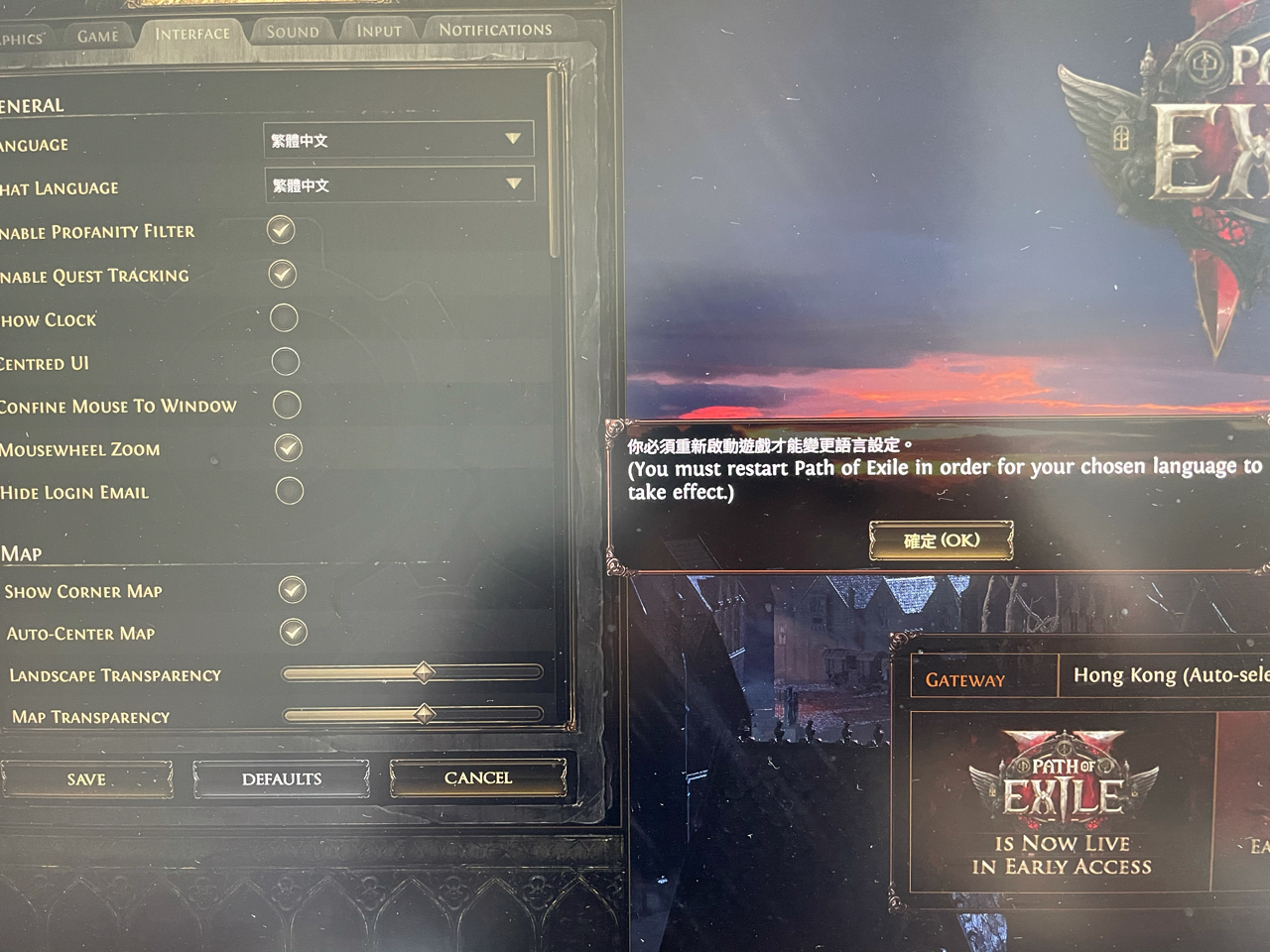This screenshot has width=1270, height=952.
Task: Disable the Mousewheel Zoom option
Action: 289,448
